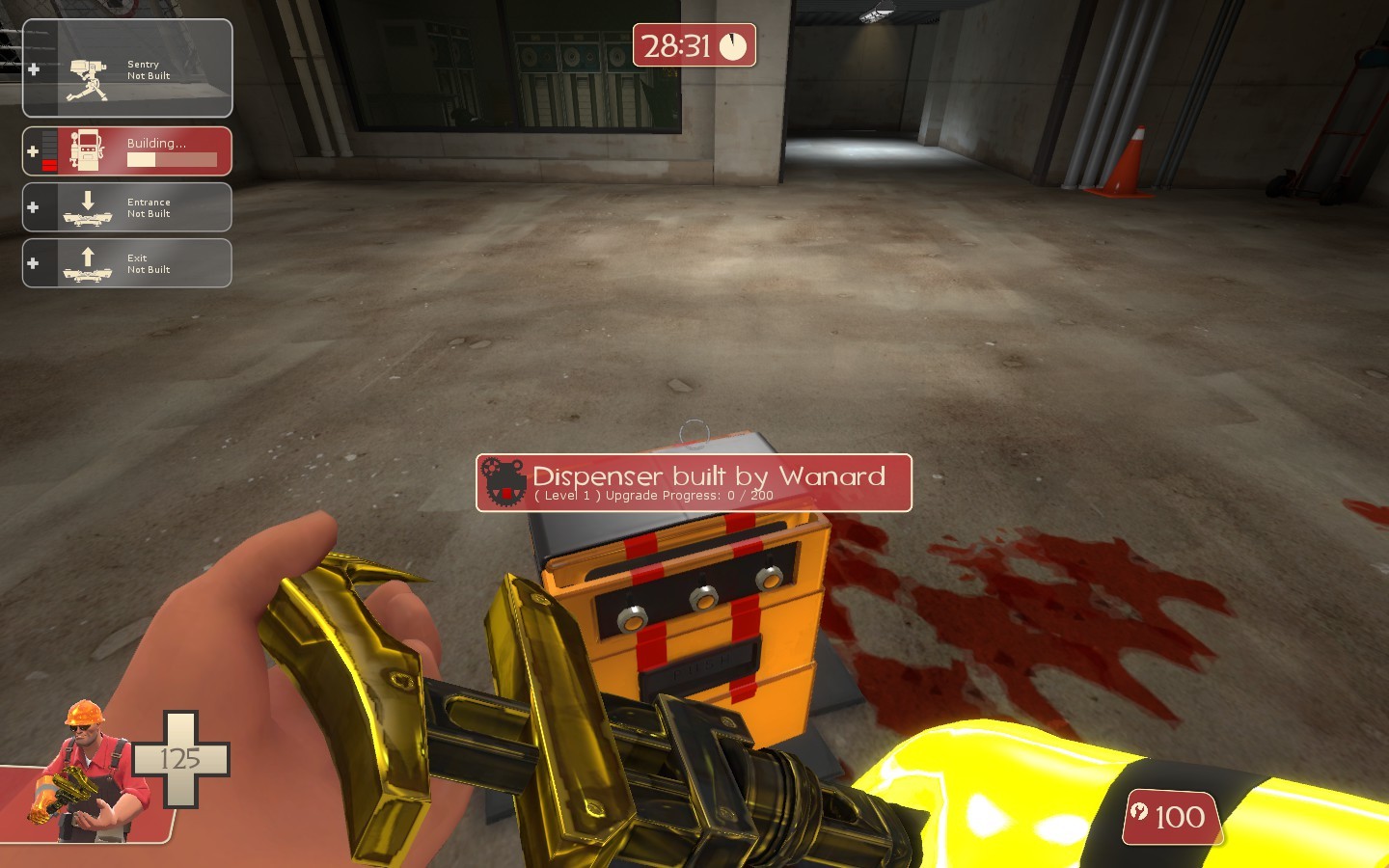
Task: Click the Entrance Not Built label
Action: coord(149,207)
